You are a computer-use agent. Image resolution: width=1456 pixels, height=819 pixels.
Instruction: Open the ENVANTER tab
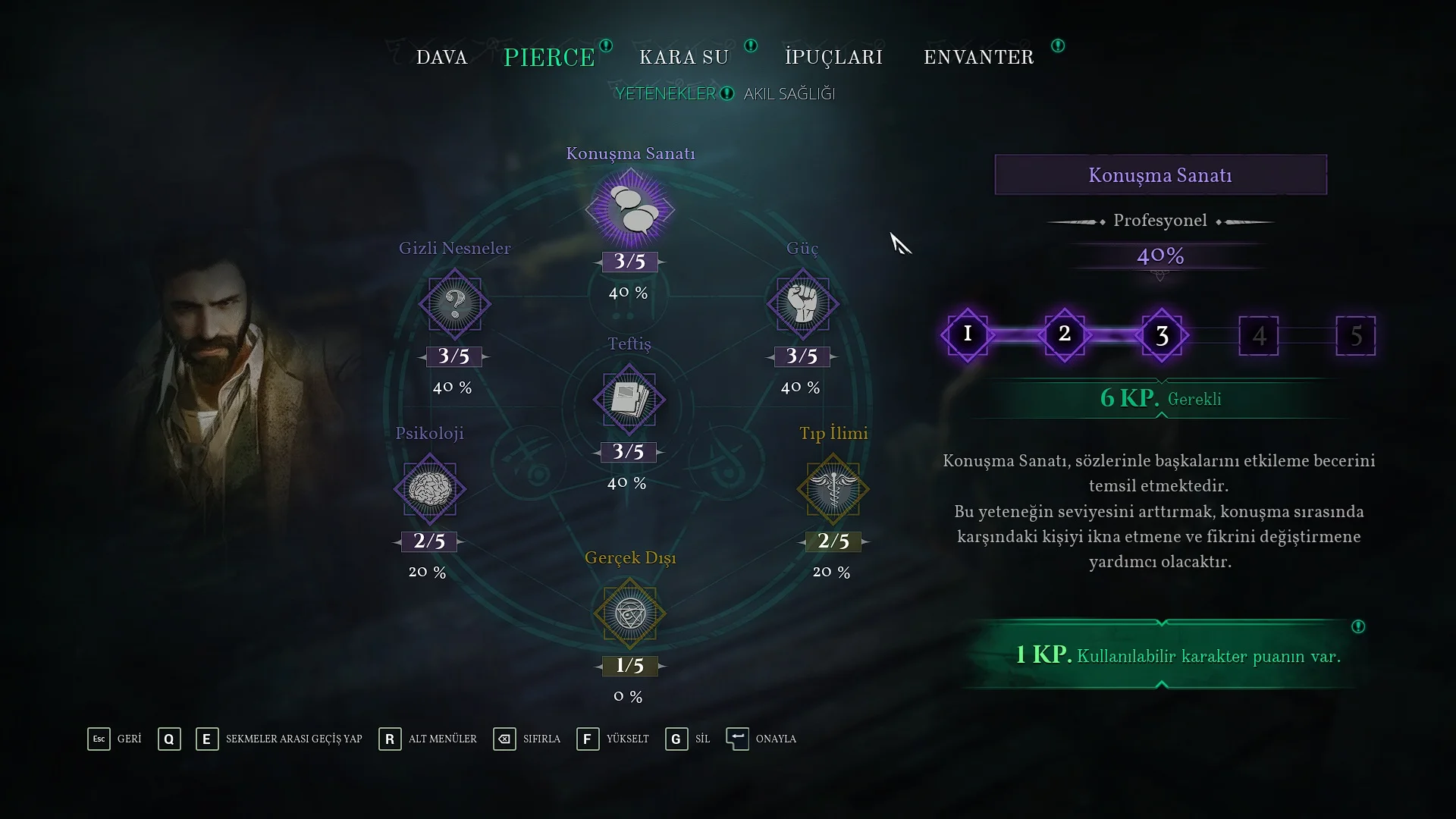978,58
